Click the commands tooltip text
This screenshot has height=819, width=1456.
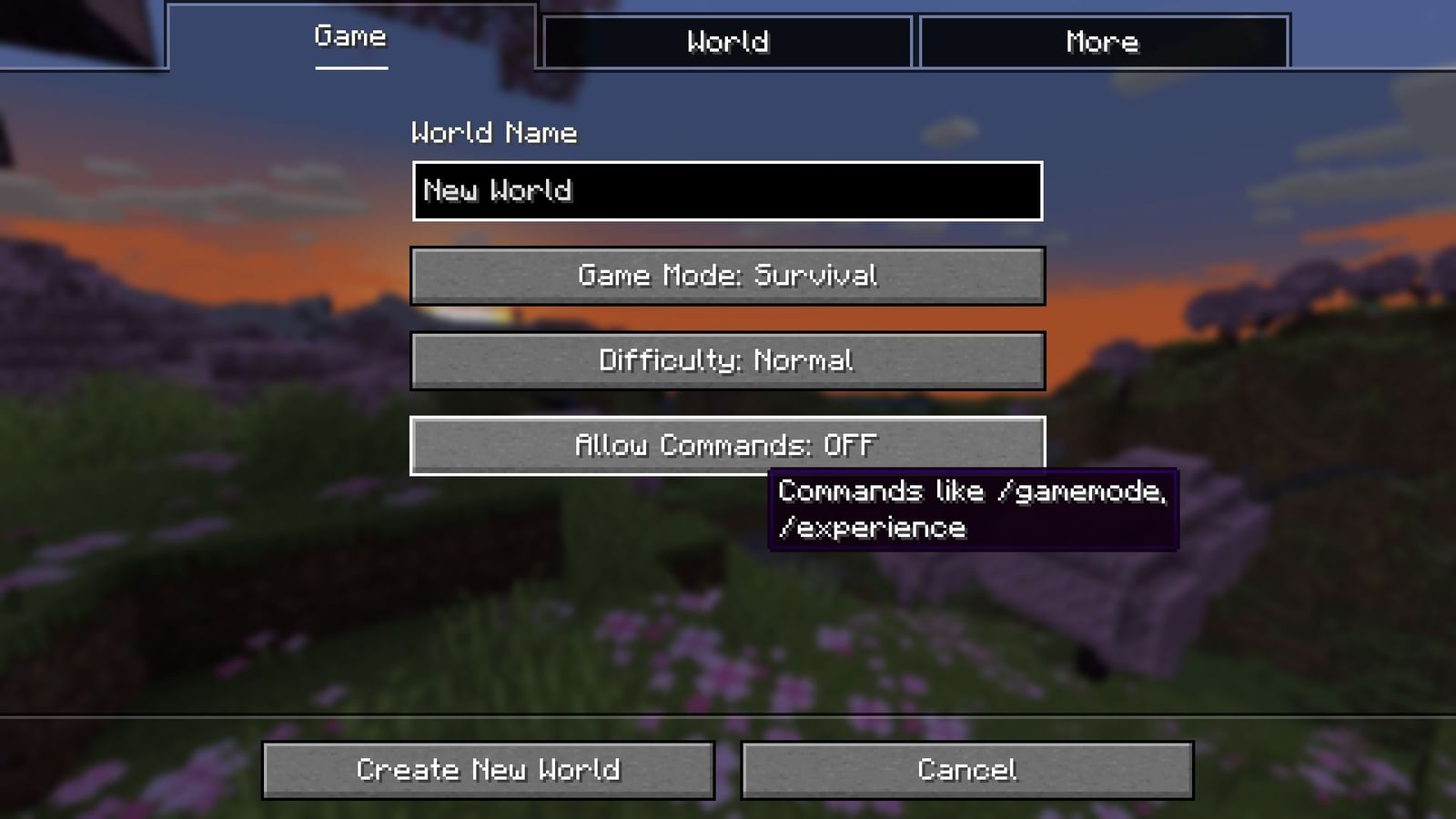coord(974,508)
